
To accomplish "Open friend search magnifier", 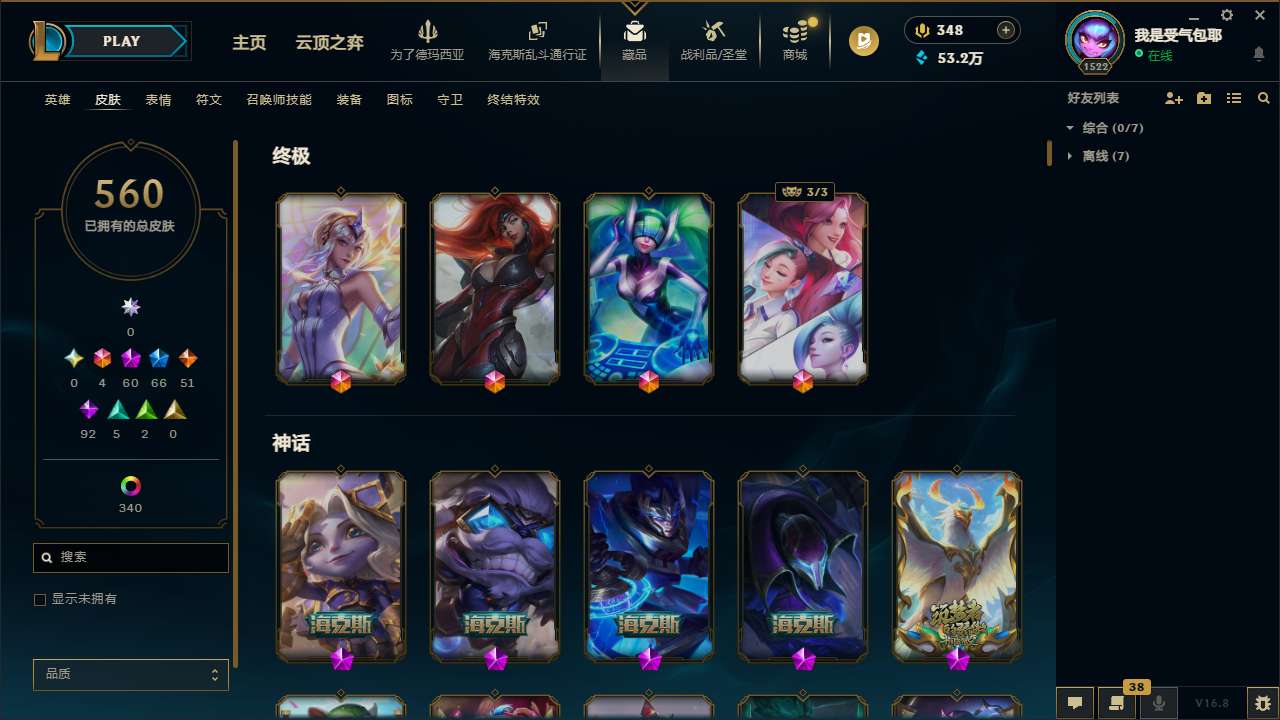I will (x=1263, y=97).
